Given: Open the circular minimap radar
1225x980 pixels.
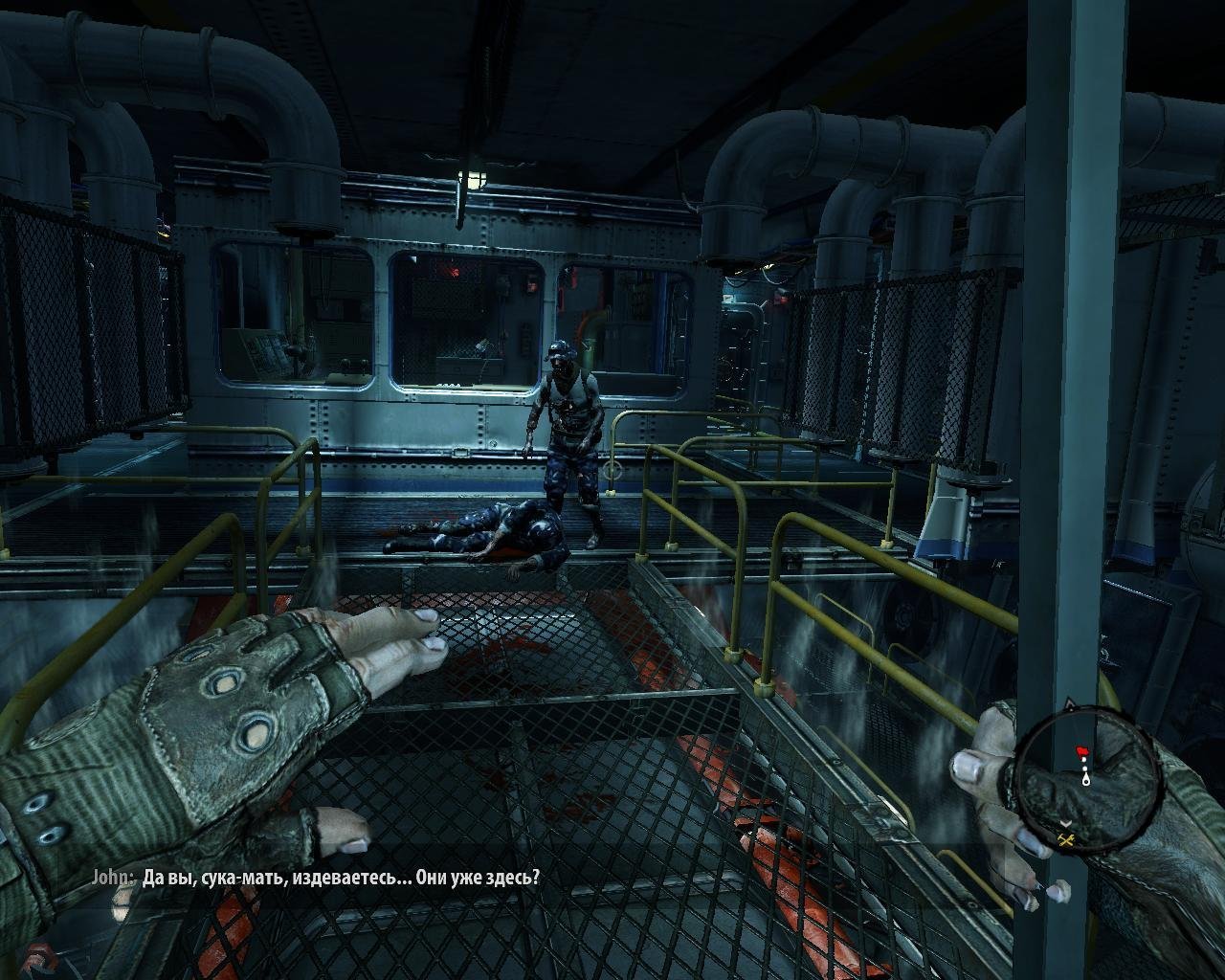Looking at the screenshot, I should click(1086, 785).
